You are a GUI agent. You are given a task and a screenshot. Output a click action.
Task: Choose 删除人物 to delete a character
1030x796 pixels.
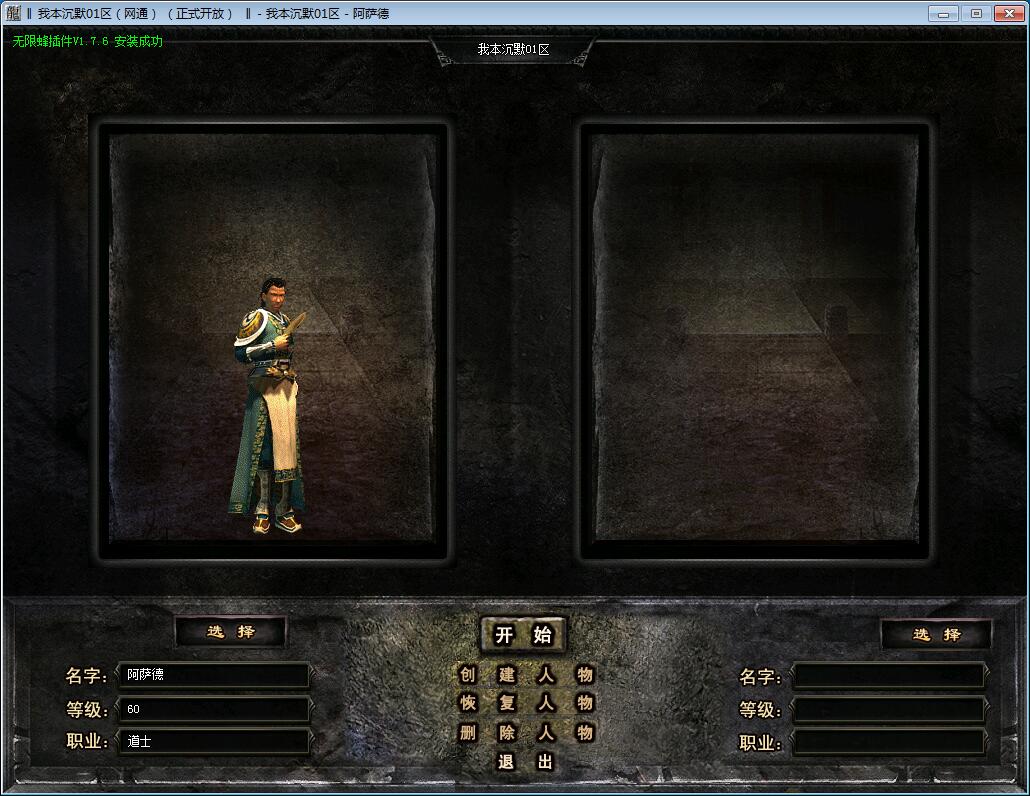(x=525, y=733)
